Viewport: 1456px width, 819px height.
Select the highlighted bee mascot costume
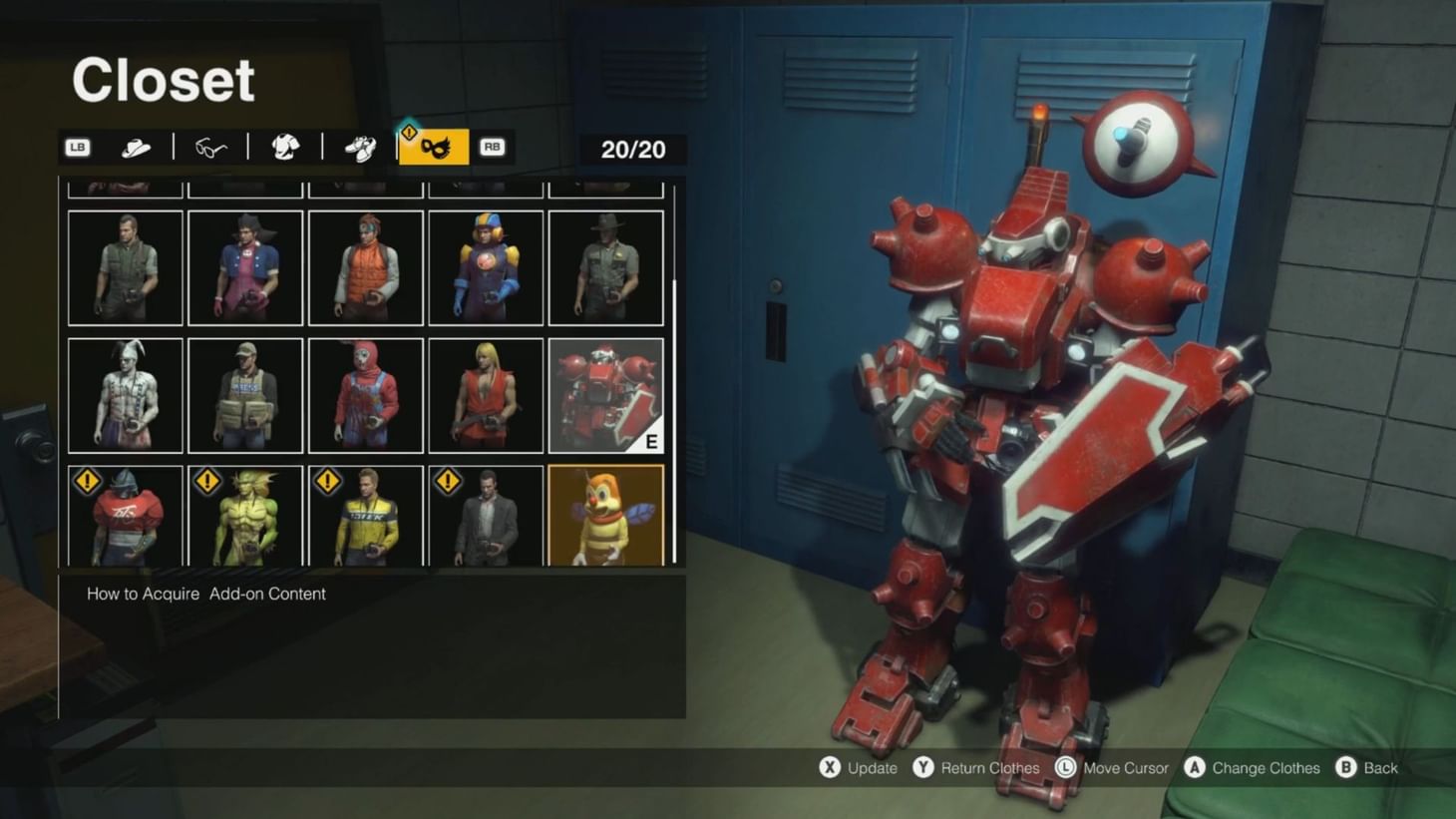(606, 515)
